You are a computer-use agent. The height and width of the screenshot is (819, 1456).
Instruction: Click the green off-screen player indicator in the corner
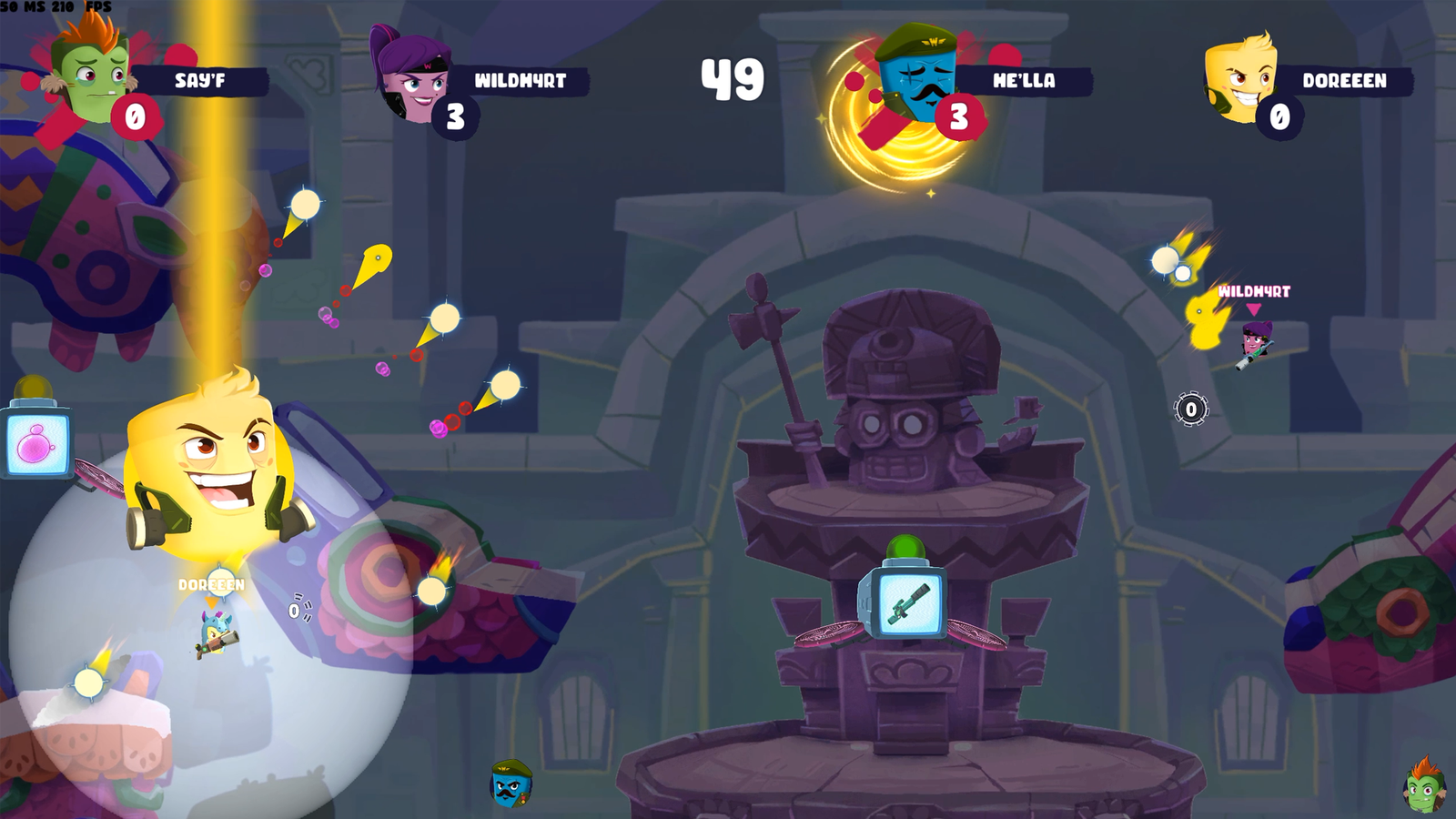[1424, 784]
